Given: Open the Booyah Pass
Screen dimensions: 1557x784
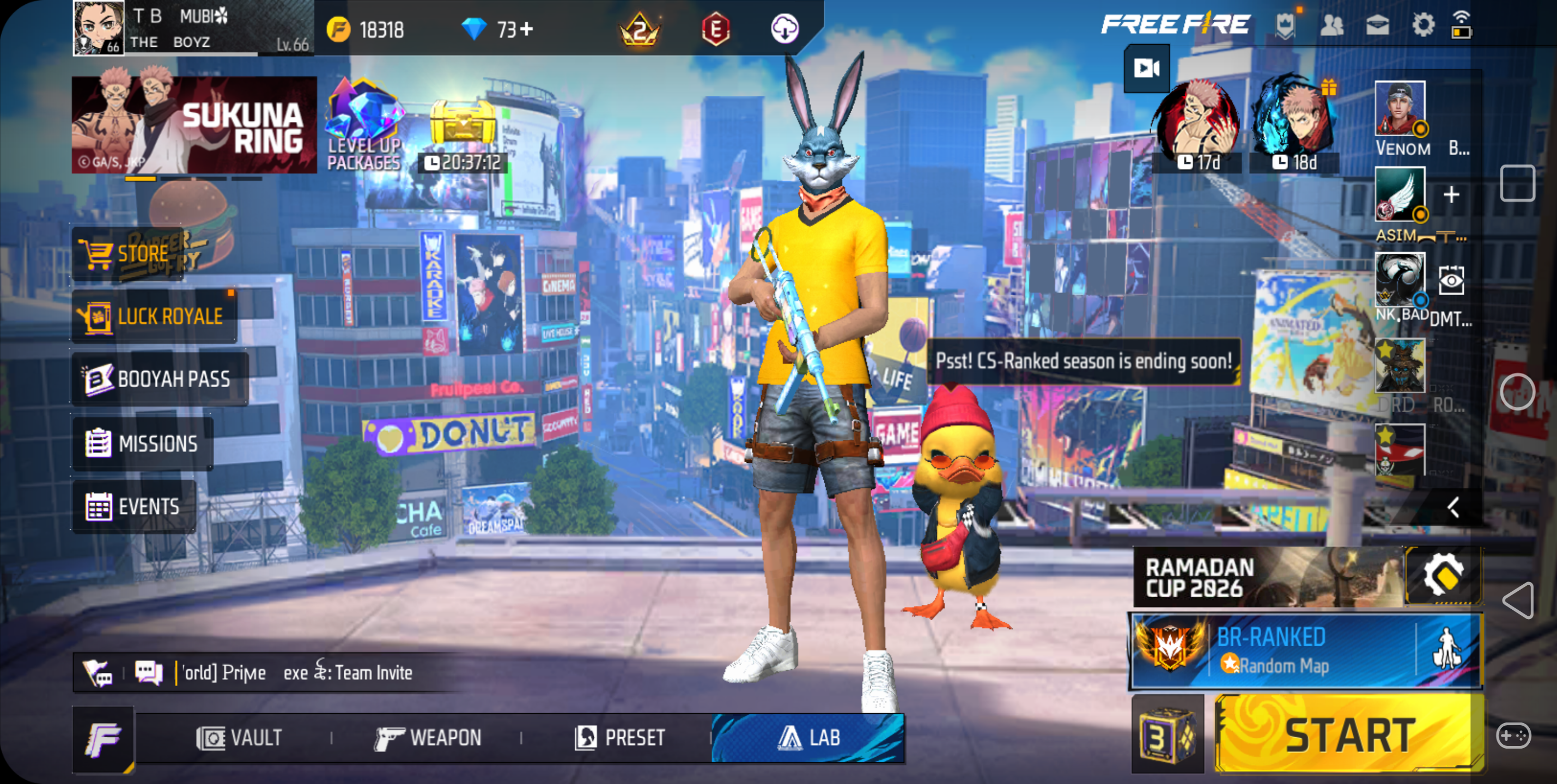Looking at the screenshot, I should tap(160, 379).
